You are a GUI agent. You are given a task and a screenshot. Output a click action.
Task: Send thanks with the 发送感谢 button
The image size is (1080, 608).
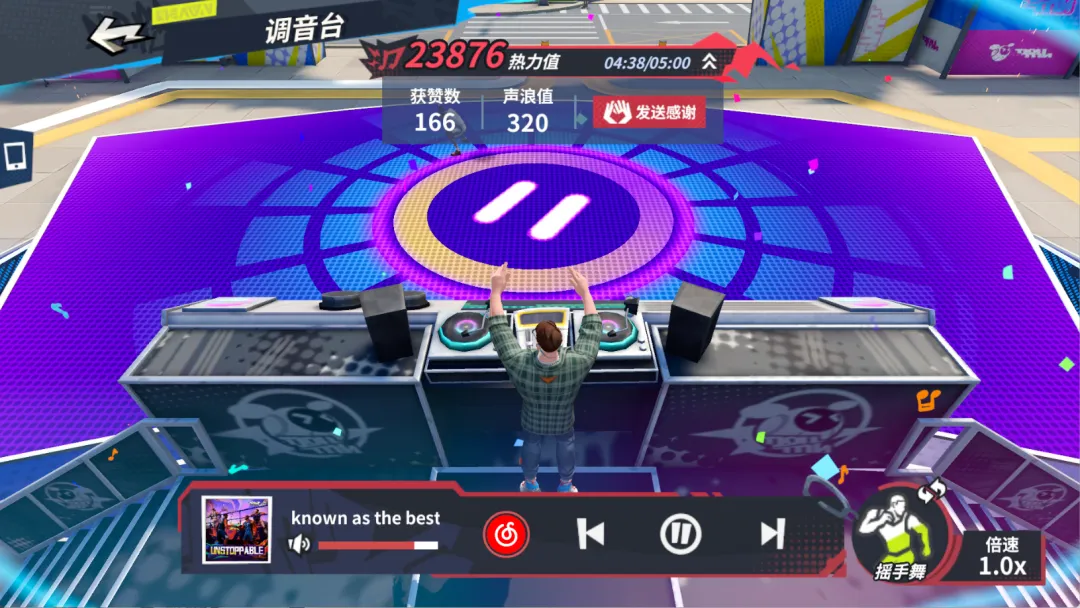(x=648, y=112)
